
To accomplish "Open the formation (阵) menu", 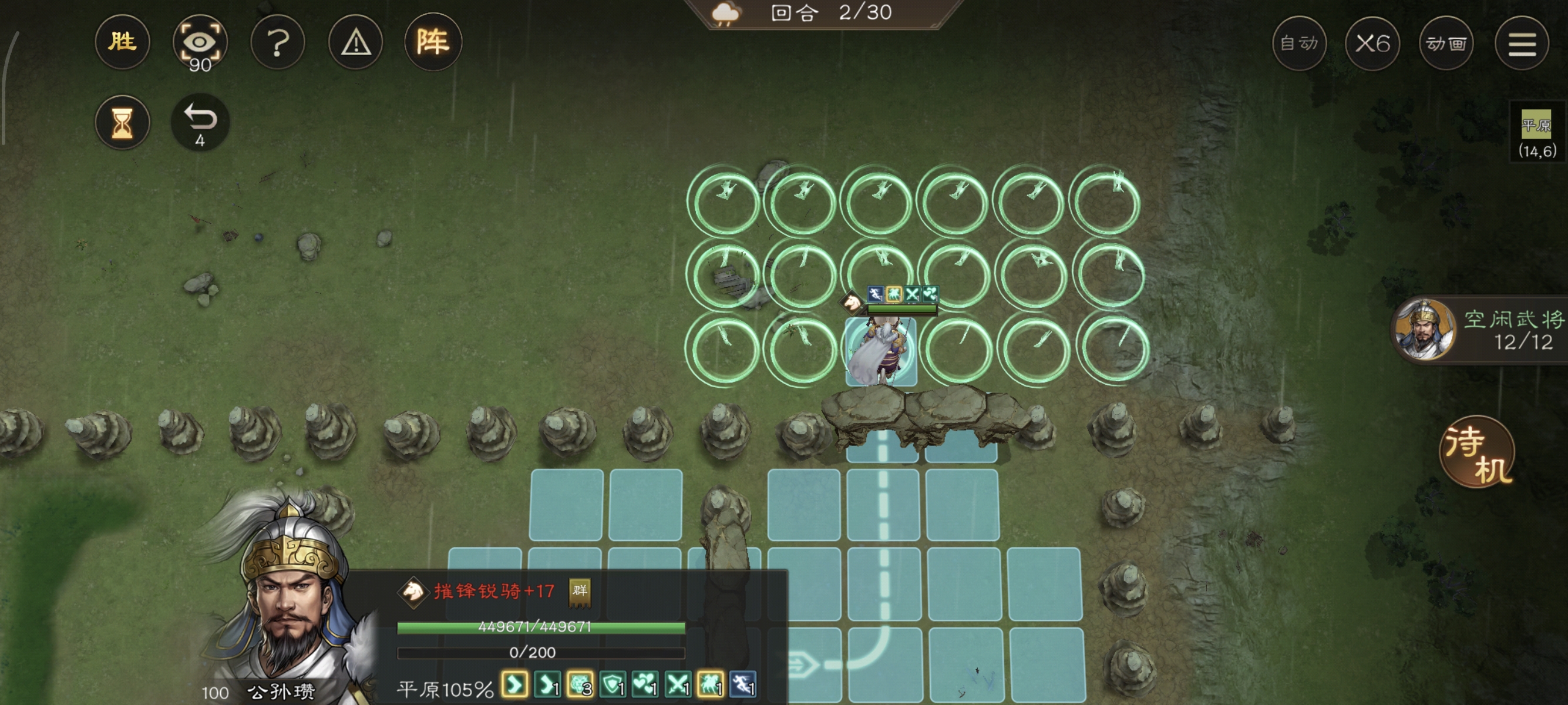I will pos(433,42).
